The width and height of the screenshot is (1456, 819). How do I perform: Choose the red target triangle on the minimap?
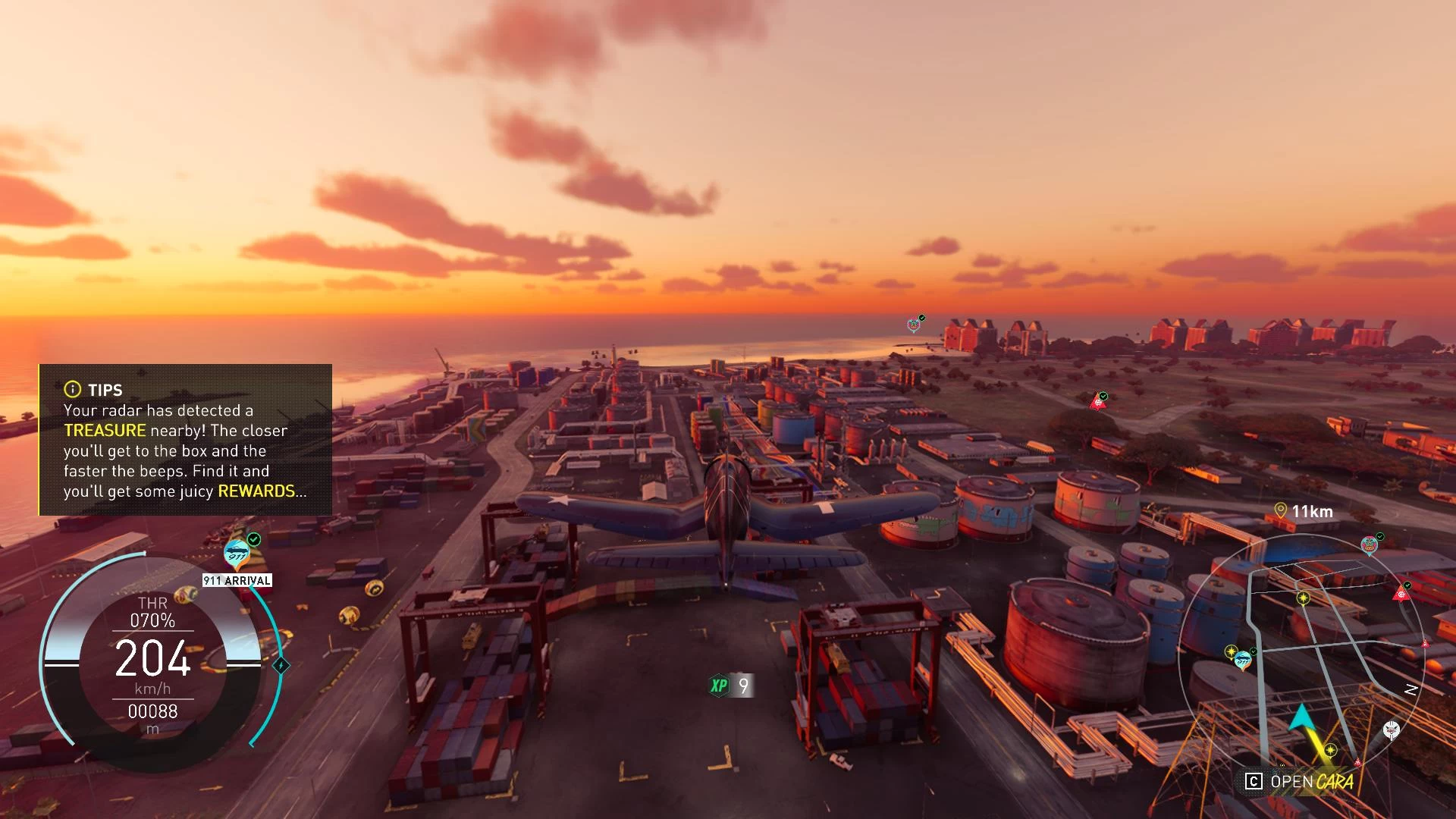point(1401,594)
